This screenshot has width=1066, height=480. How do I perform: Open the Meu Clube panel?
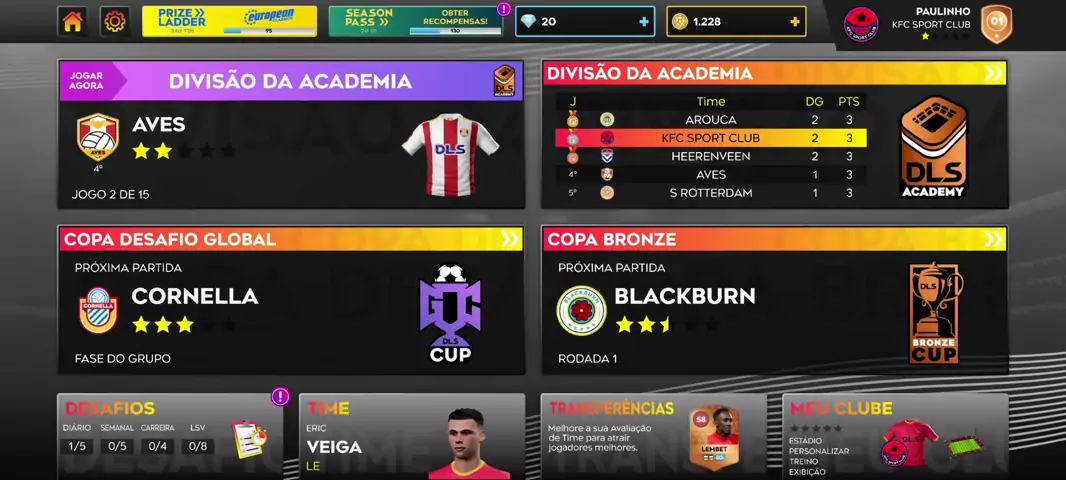point(894,436)
